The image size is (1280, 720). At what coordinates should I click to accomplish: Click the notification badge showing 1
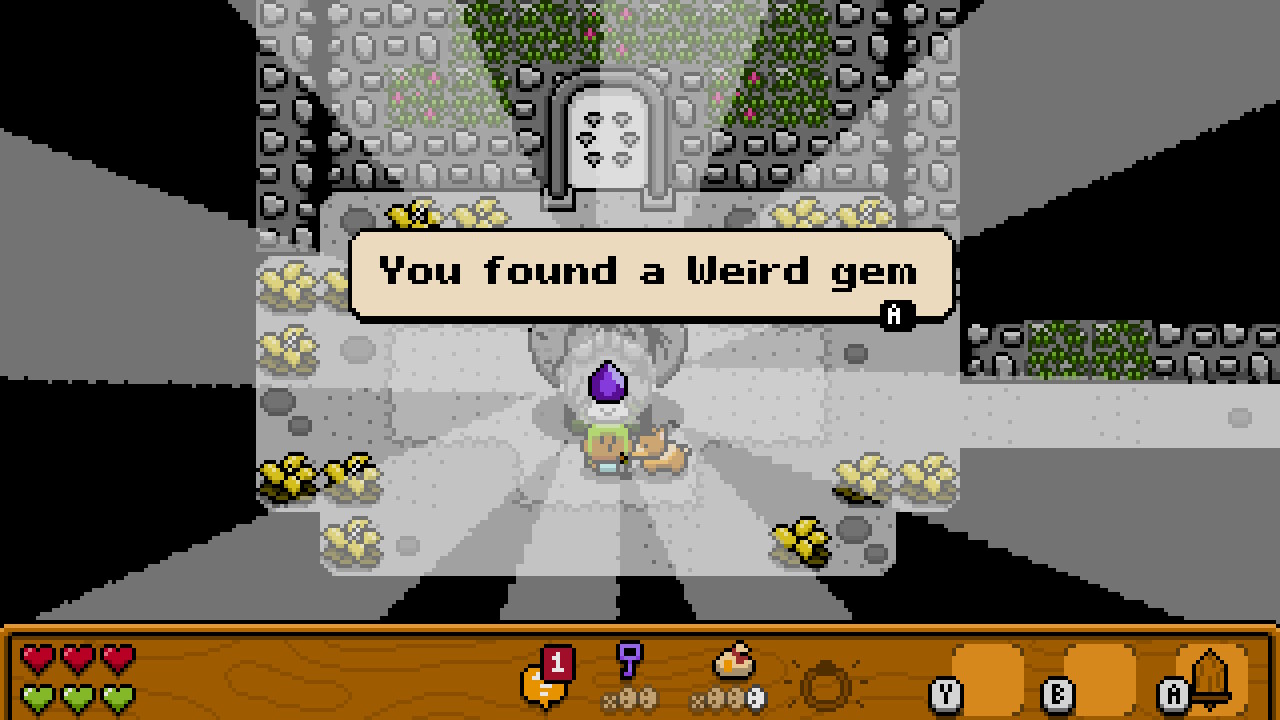click(x=560, y=662)
